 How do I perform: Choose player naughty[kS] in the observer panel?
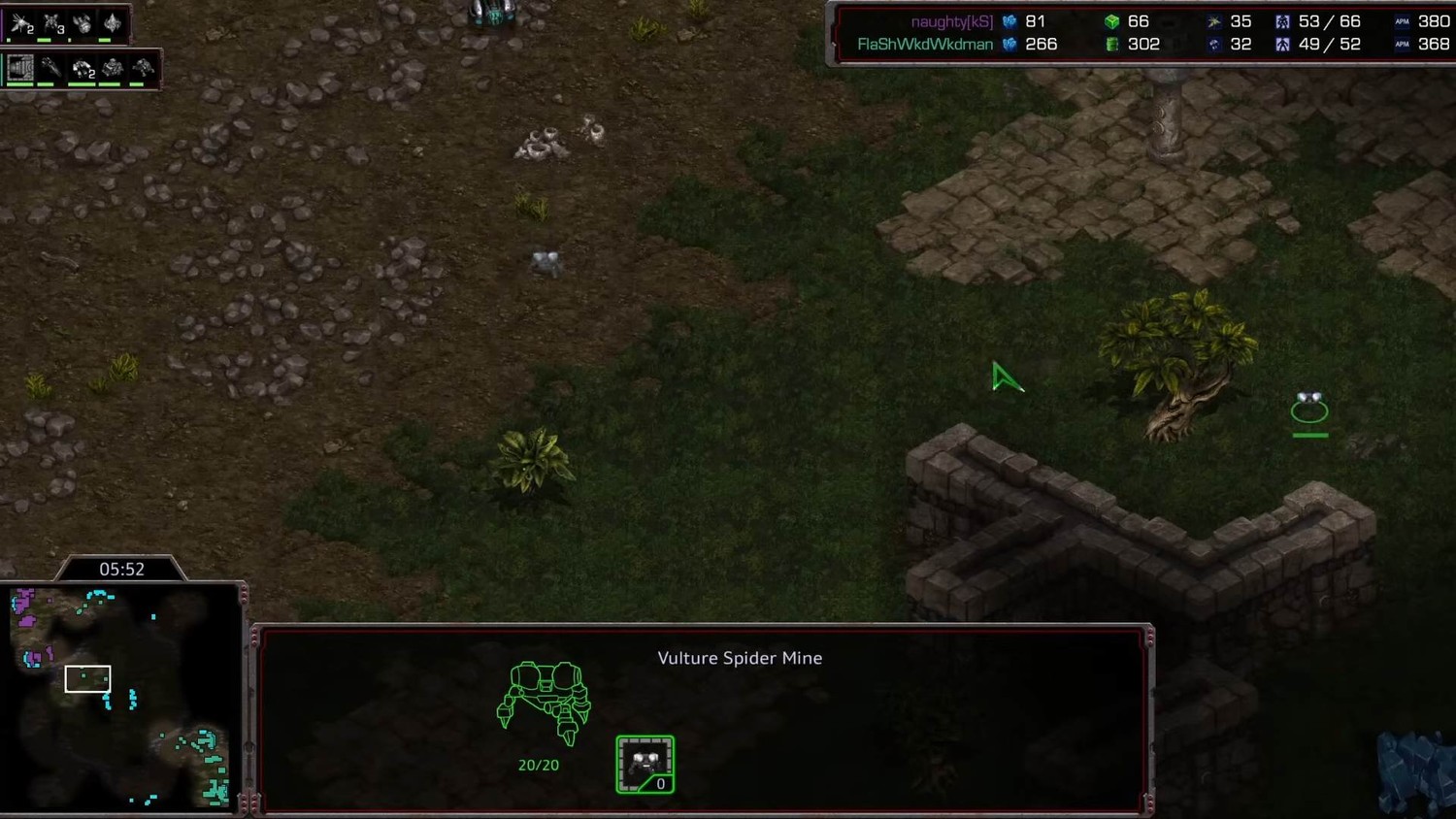coord(951,21)
